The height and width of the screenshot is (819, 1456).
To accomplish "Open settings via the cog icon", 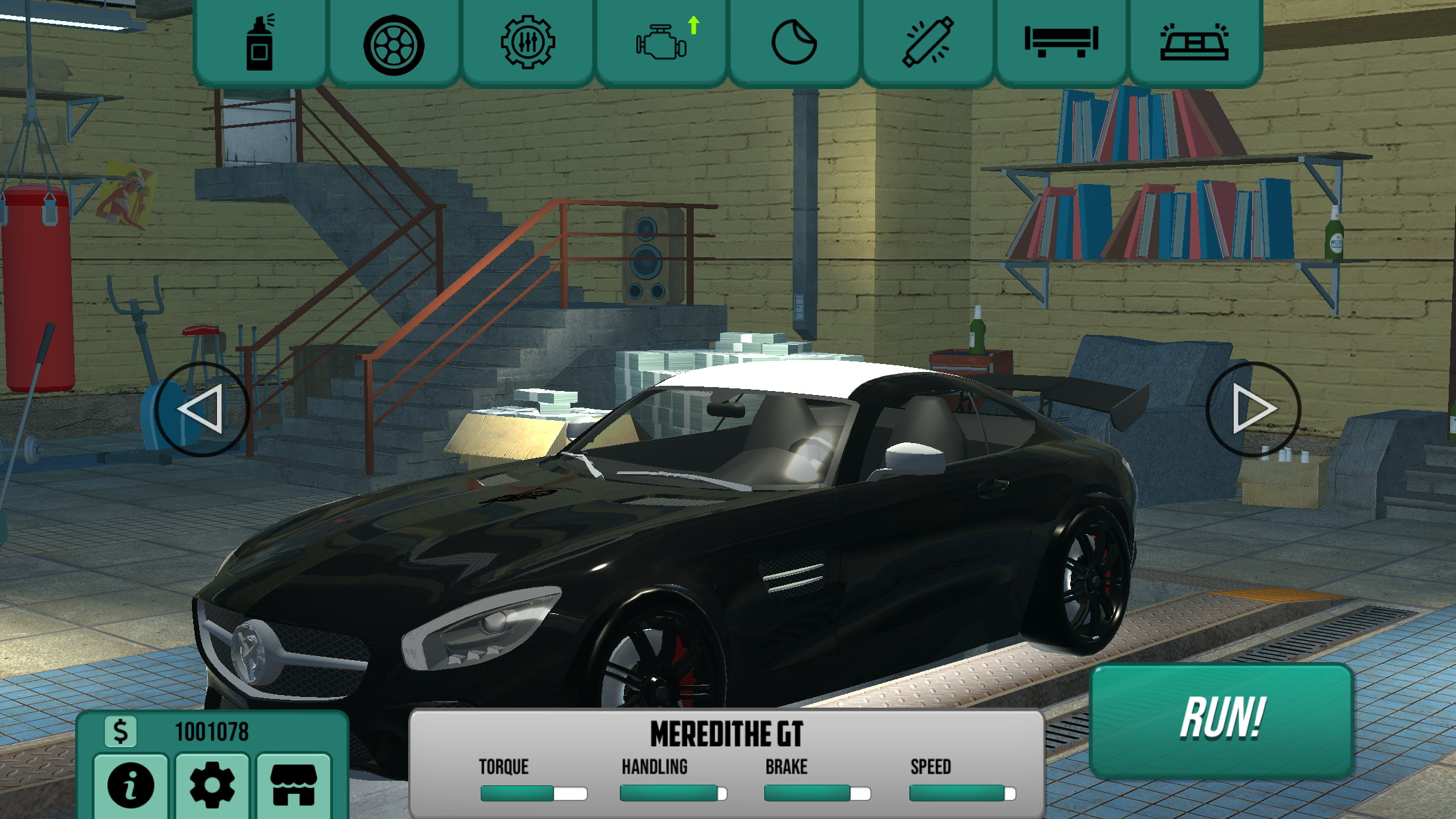I will click(x=212, y=785).
